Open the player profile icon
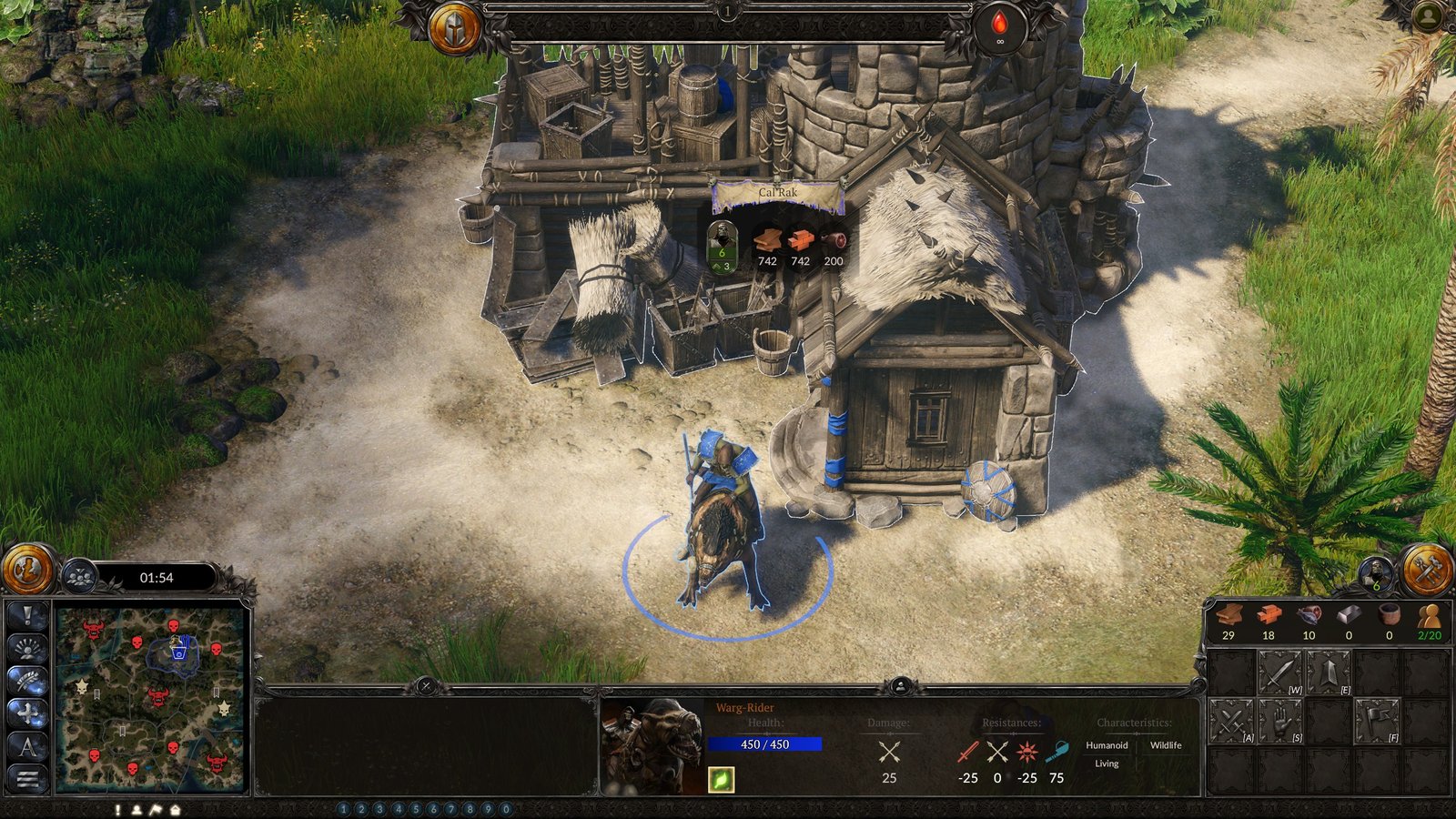The width and height of the screenshot is (1456, 819). pos(1429,15)
